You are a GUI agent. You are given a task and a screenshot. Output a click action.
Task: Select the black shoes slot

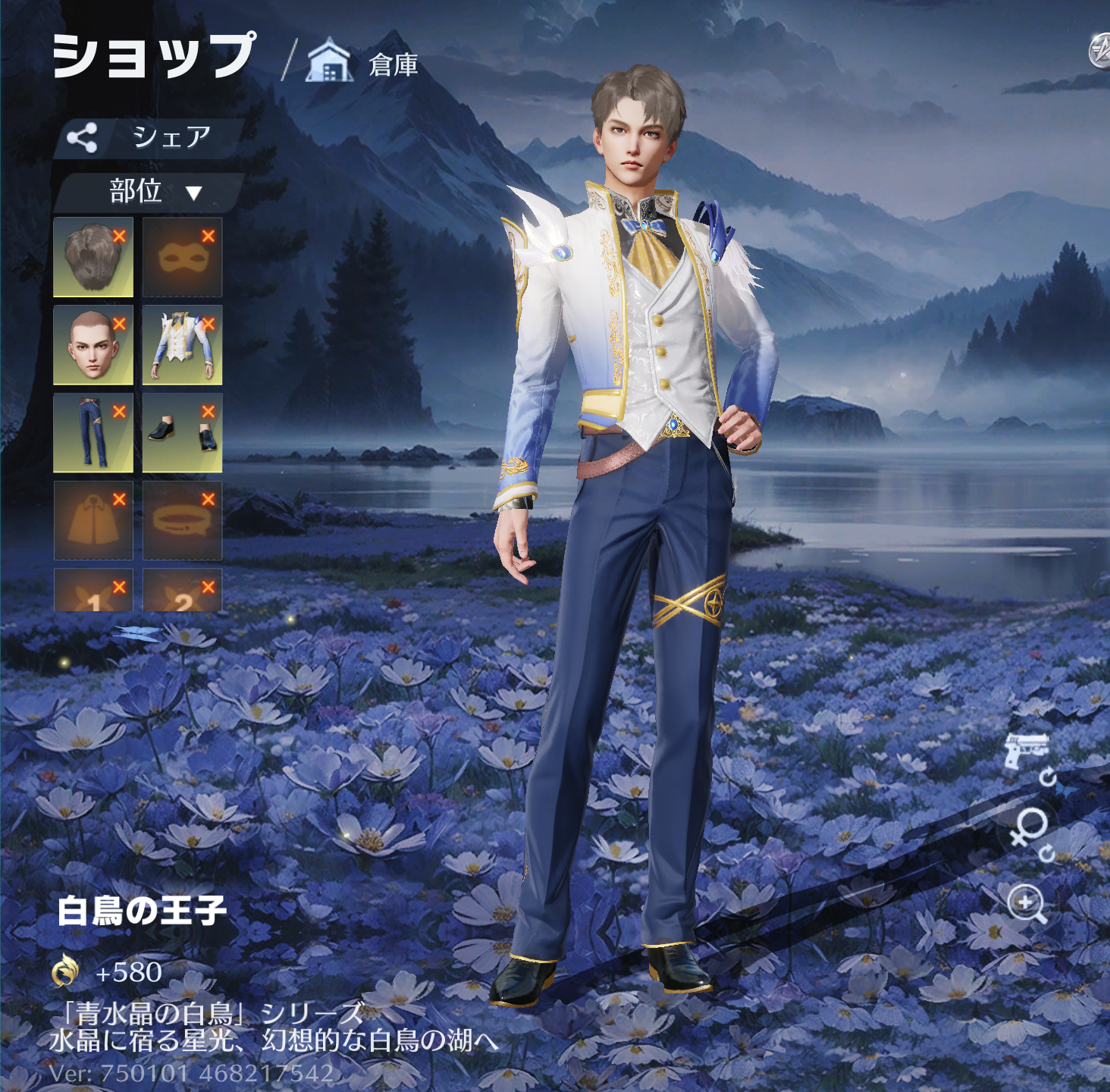click(x=182, y=433)
